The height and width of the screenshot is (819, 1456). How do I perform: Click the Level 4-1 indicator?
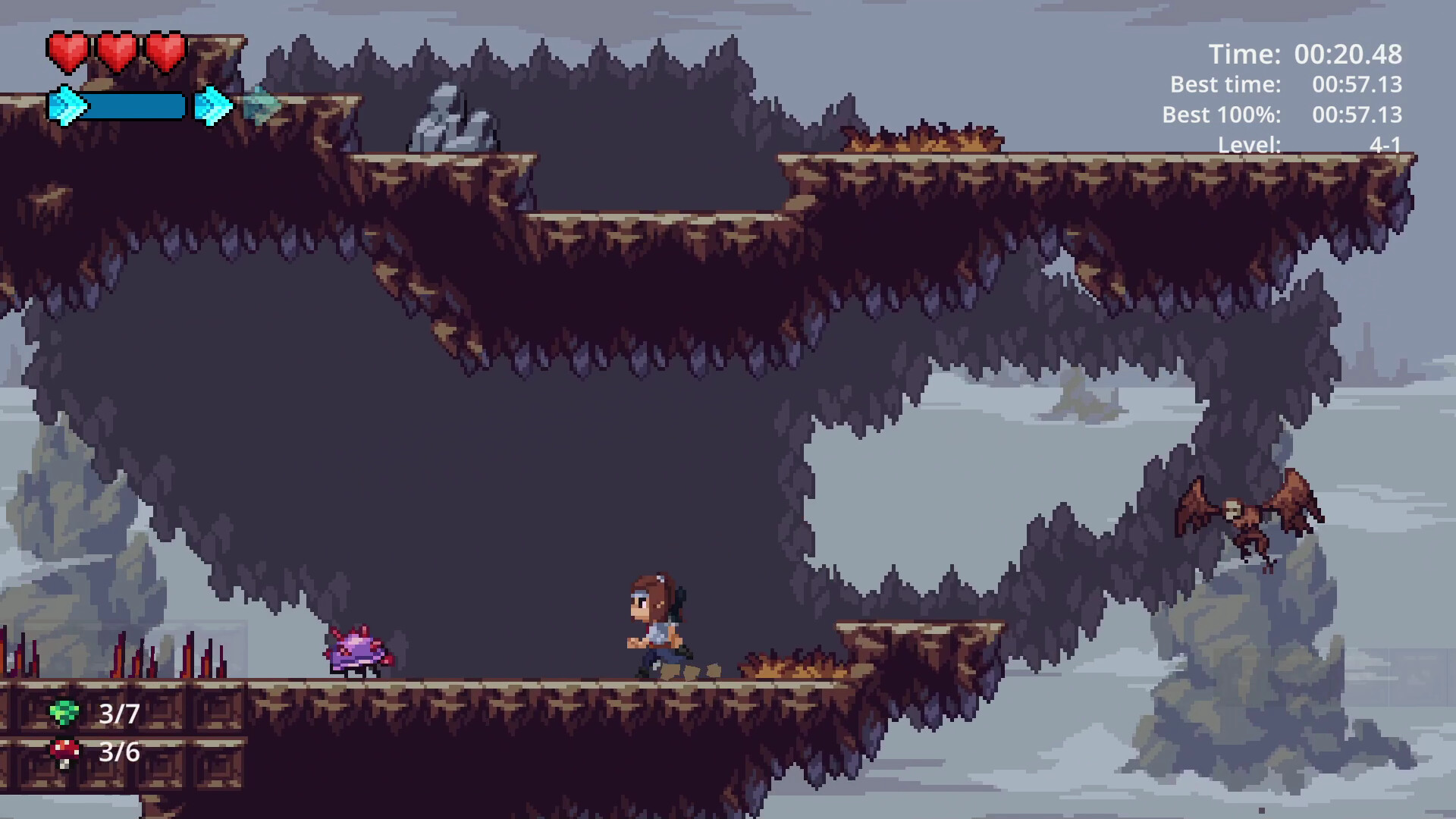1384,145
